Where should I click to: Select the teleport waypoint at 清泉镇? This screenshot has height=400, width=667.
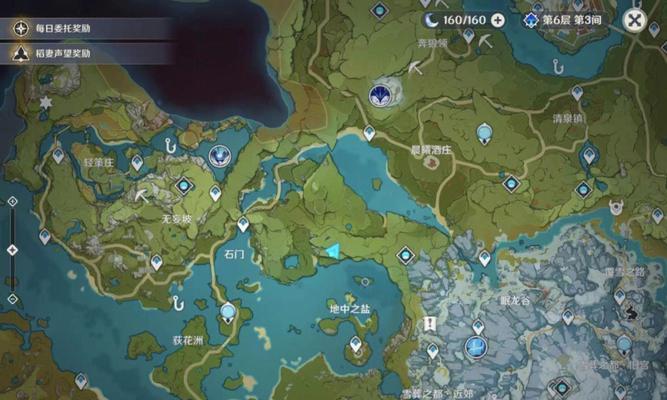[x=577, y=92]
